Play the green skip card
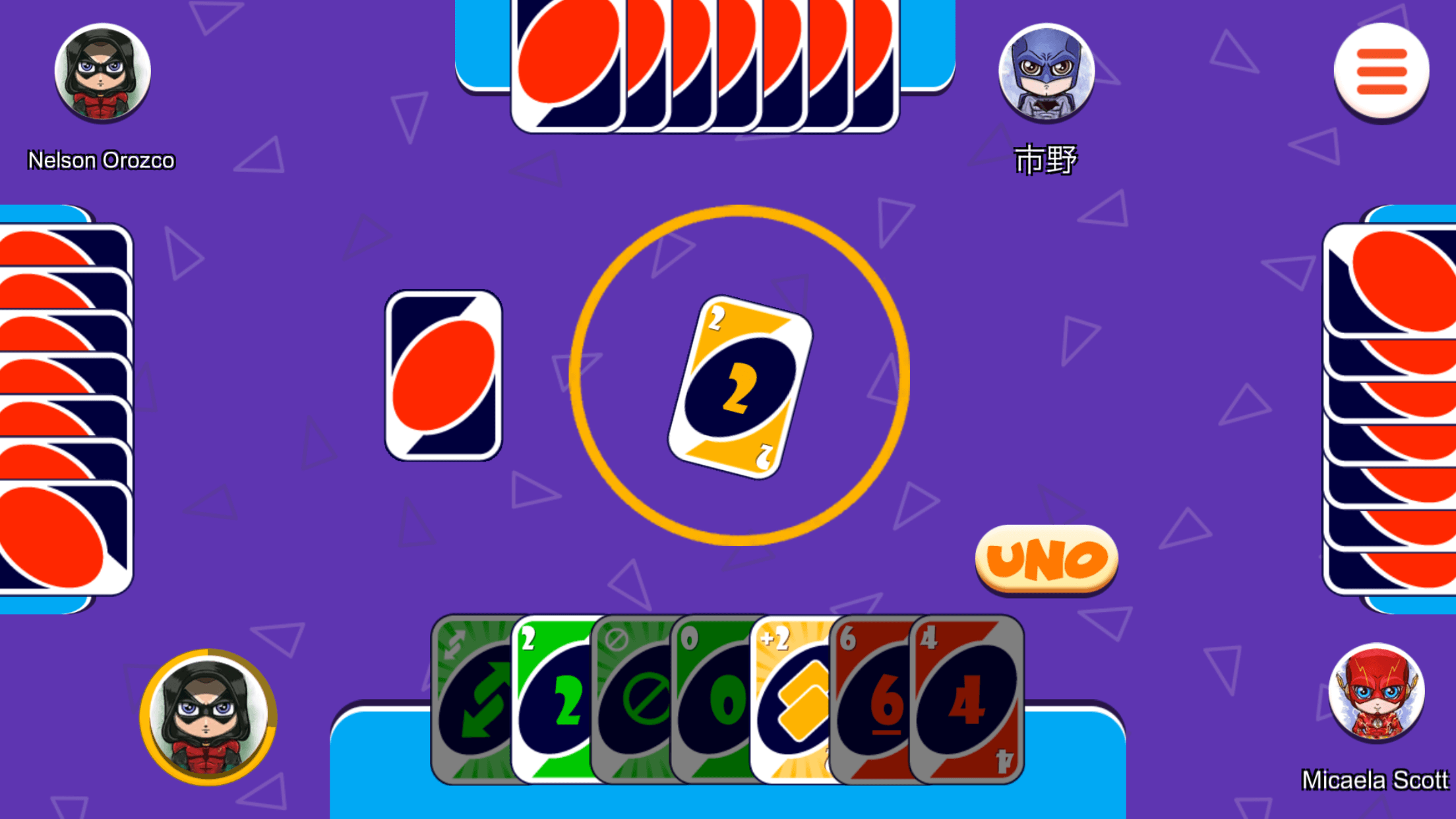Image resolution: width=1456 pixels, height=819 pixels. click(634, 696)
